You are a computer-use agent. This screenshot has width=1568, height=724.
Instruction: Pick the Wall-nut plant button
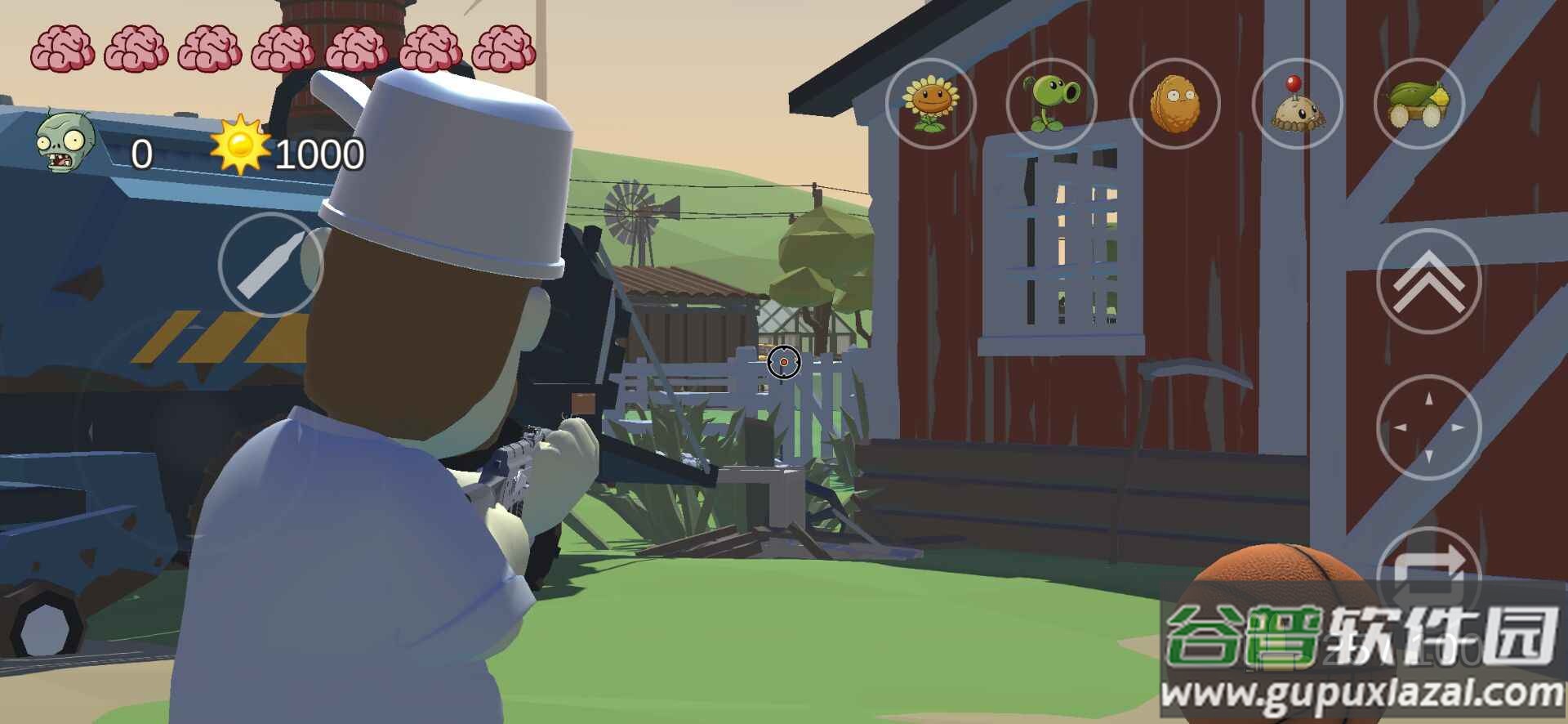click(x=1174, y=104)
